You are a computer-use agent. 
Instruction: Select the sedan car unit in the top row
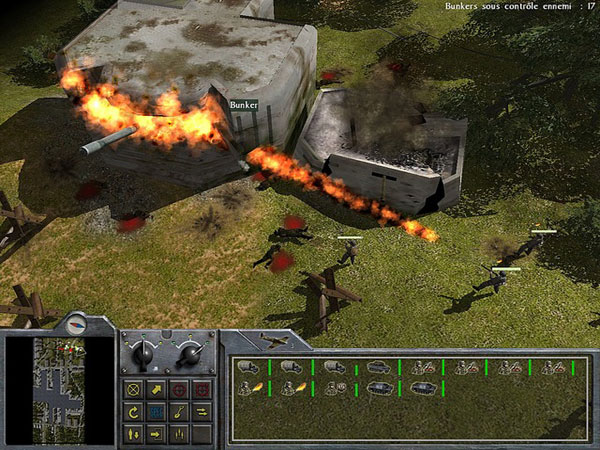point(379,368)
